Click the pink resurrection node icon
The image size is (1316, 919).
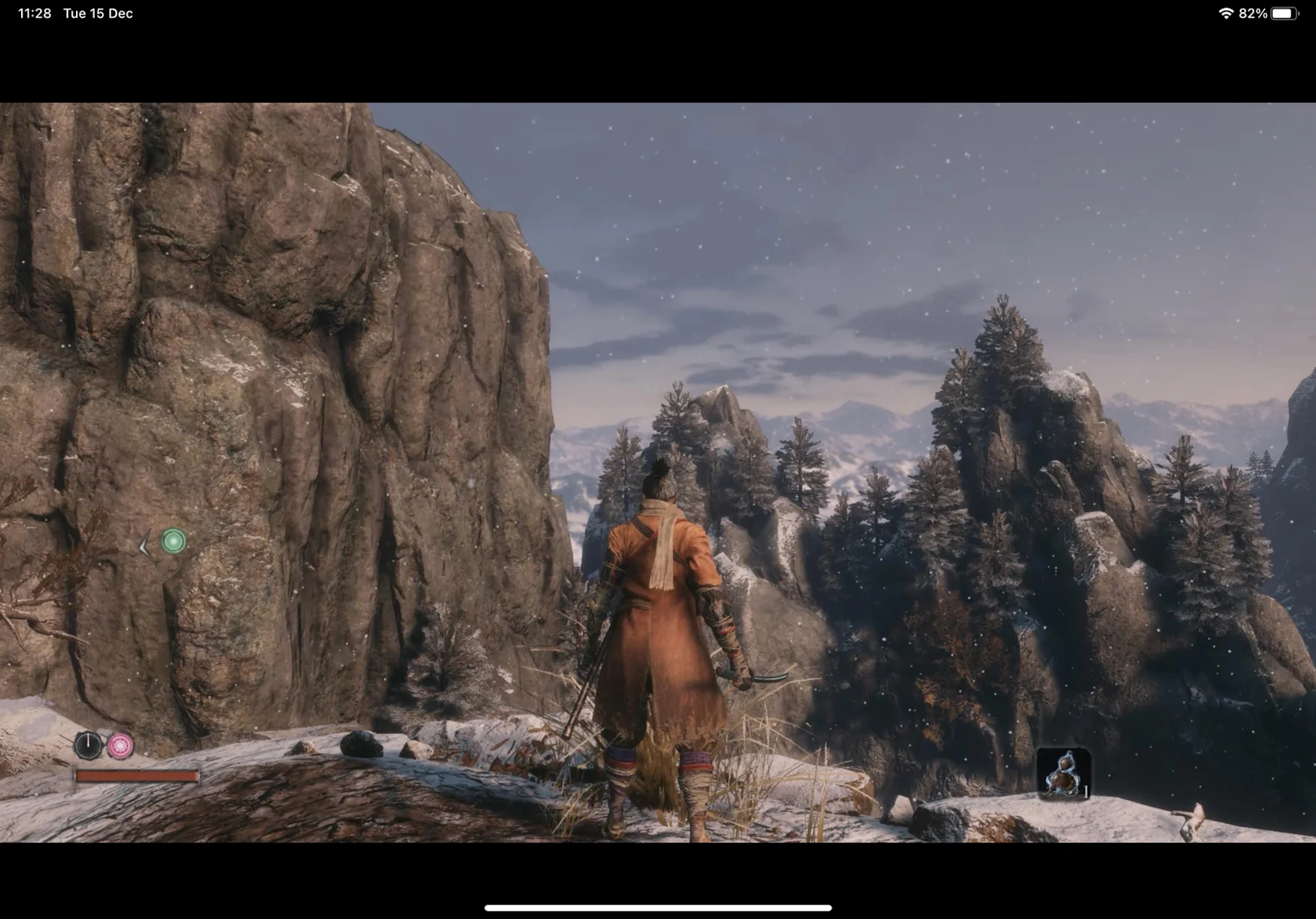click(x=120, y=745)
